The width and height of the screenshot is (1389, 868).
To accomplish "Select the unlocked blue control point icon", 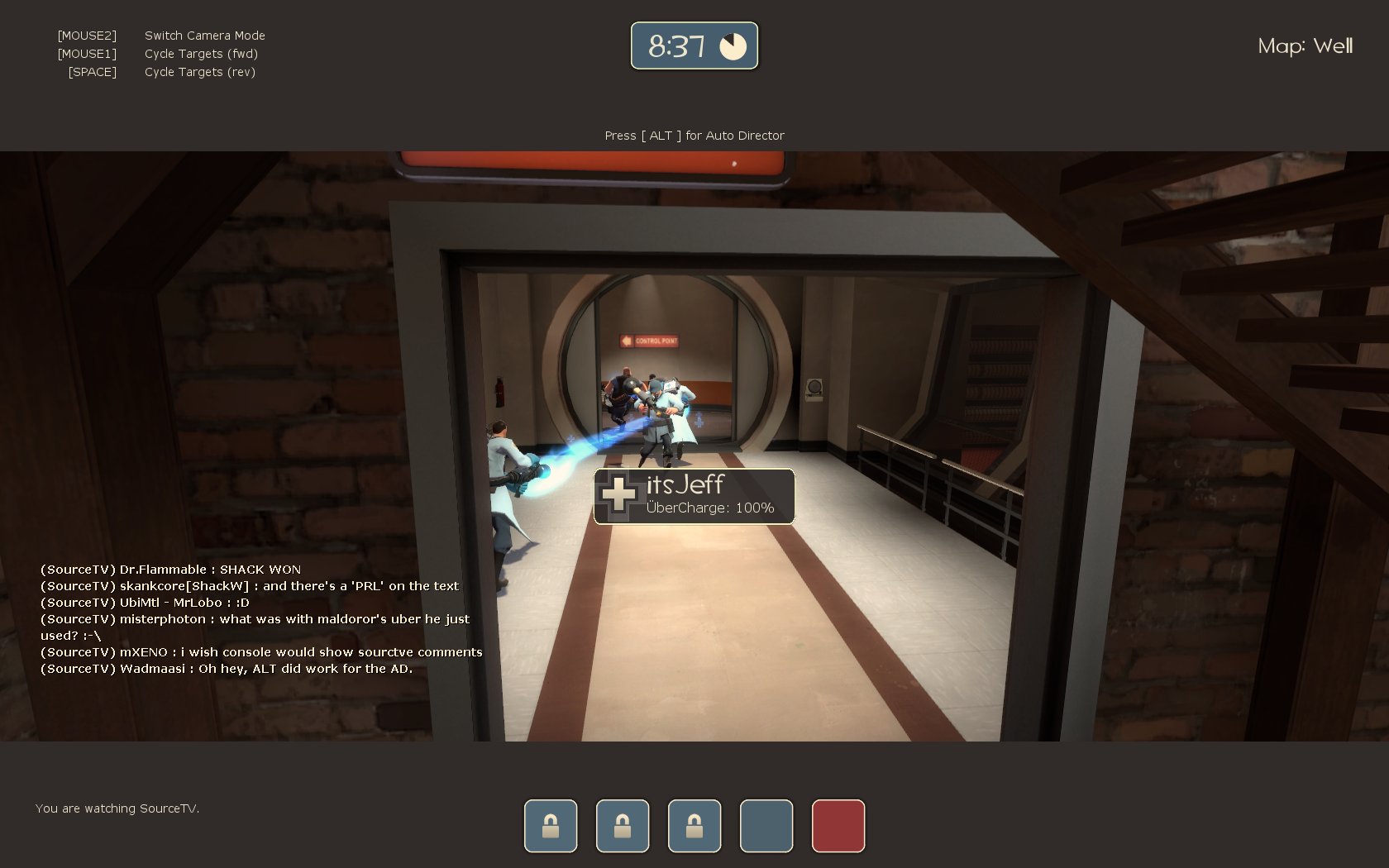I will coord(766,825).
